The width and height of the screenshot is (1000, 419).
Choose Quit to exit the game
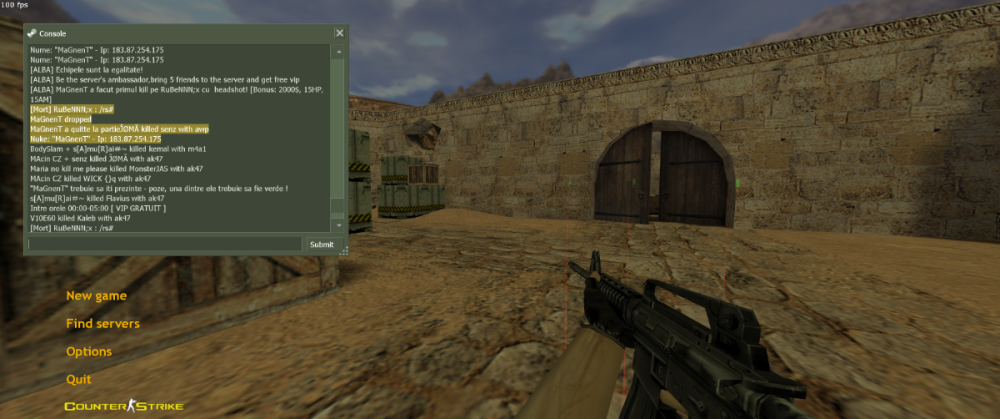(79, 380)
